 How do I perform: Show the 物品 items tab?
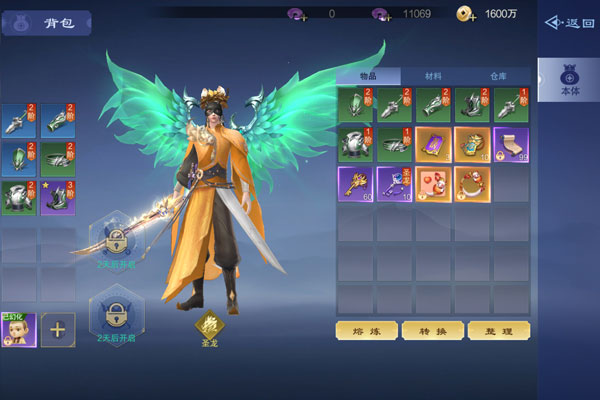[x=368, y=76]
